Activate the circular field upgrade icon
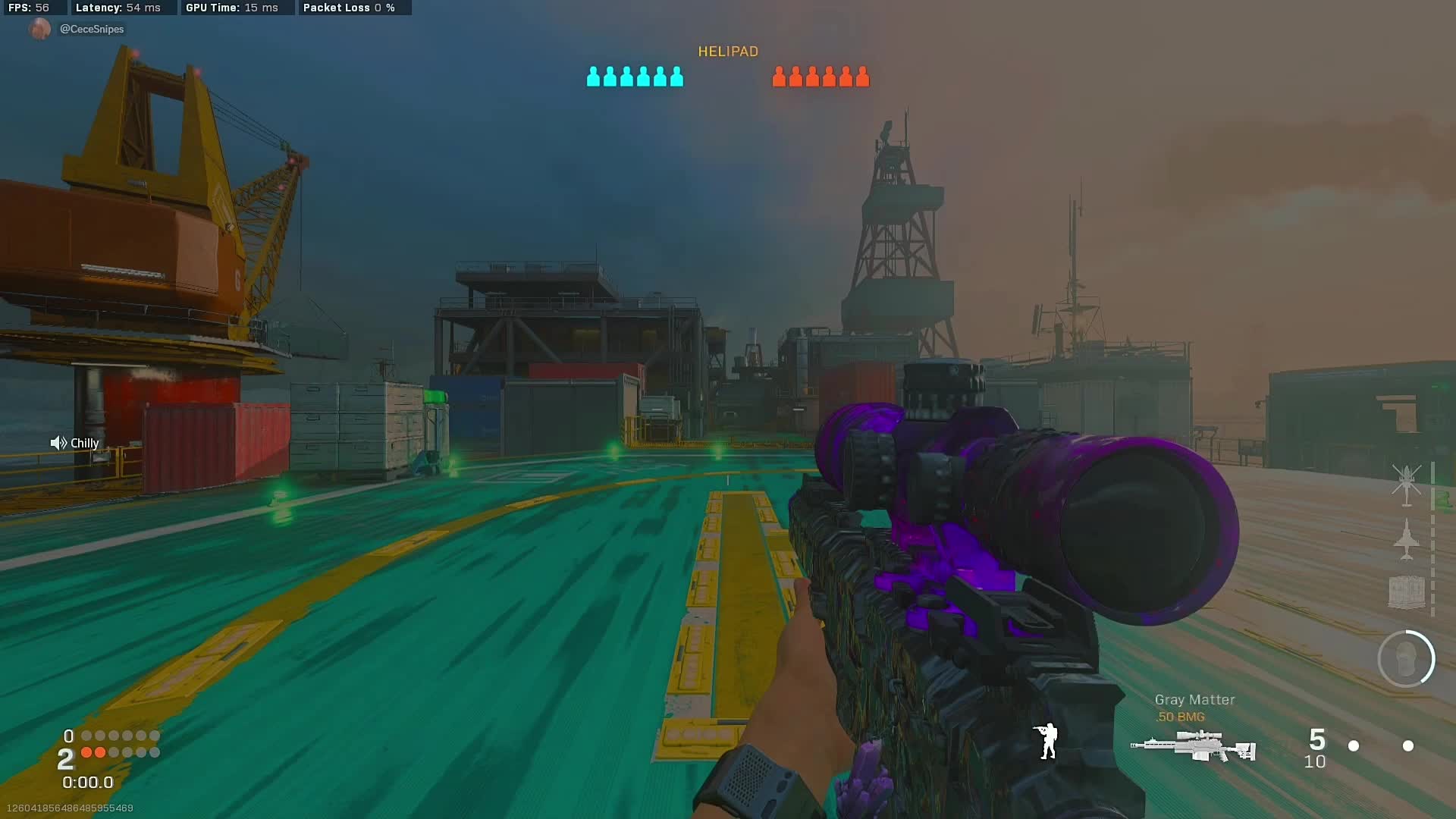 point(1406,659)
